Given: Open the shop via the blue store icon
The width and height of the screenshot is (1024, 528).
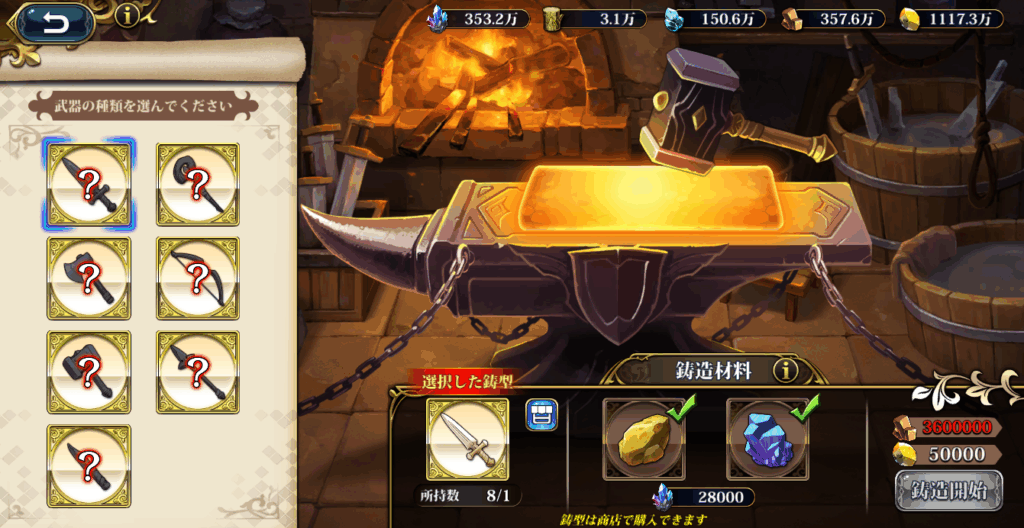Looking at the screenshot, I should 541,414.
